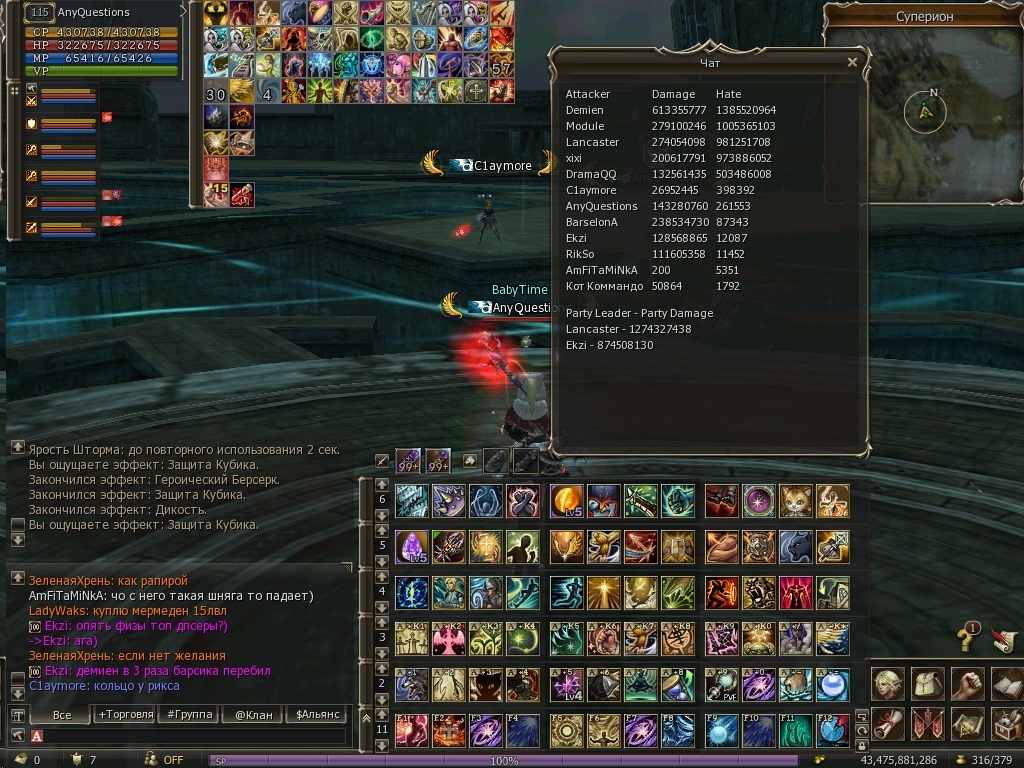Image resolution: width=1024 pixels, height=768 pixels.
Task: Activate the F1 hotbar skill
Action: pyautogui.click(x=411, y=730)
